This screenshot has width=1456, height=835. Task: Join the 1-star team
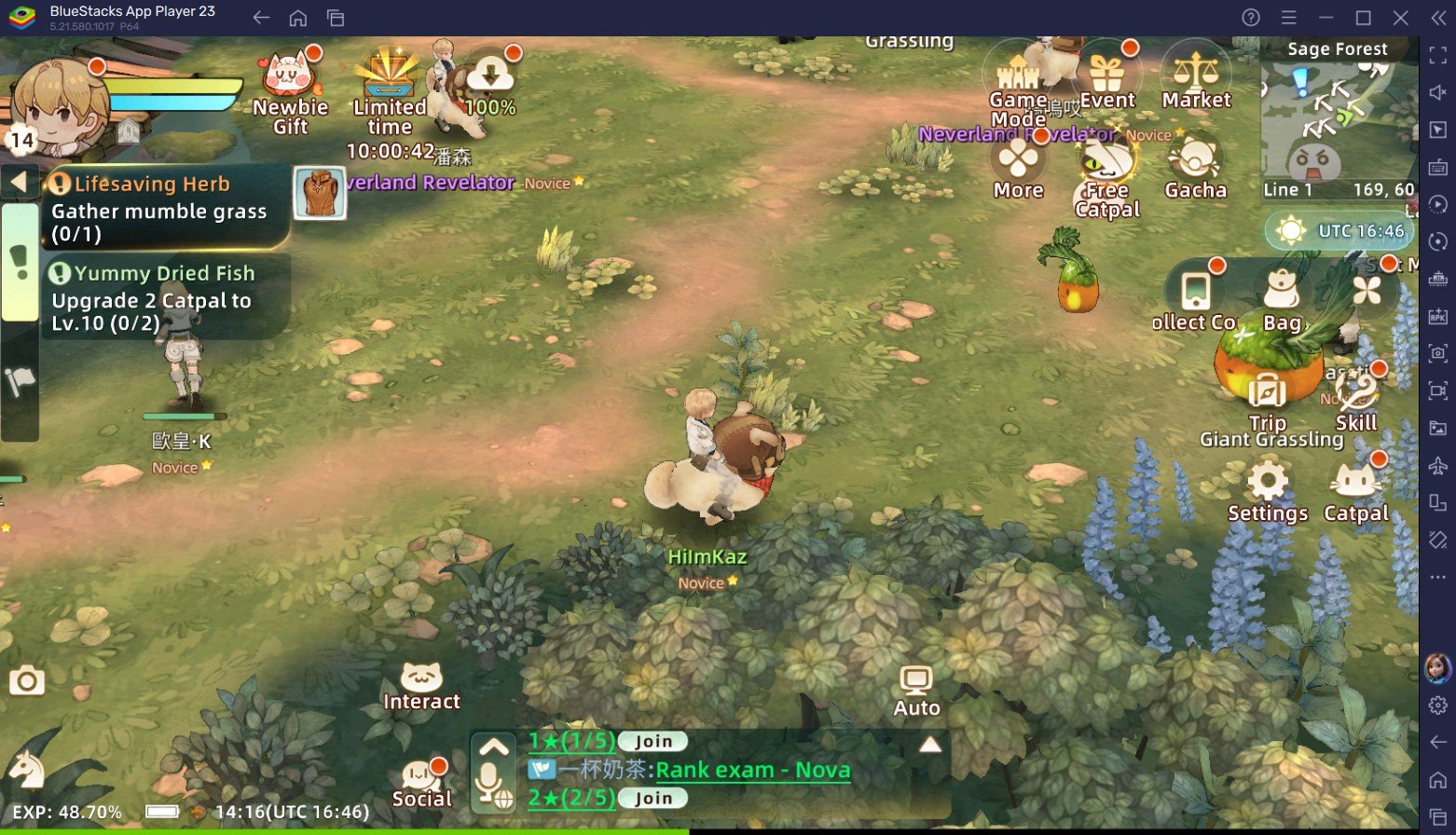pyautogui.click(x=652, y=741)
